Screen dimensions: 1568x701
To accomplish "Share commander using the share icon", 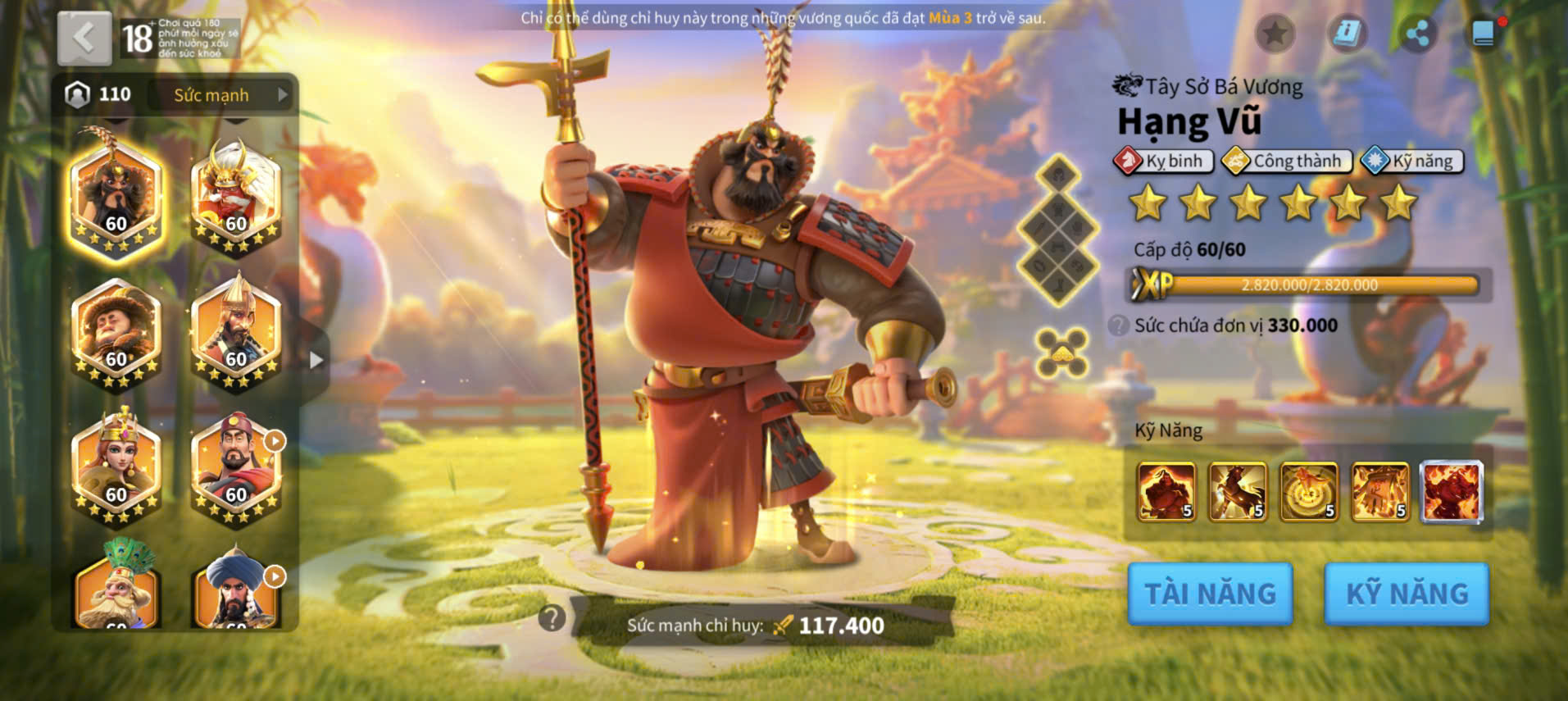I will (1417, 34).
